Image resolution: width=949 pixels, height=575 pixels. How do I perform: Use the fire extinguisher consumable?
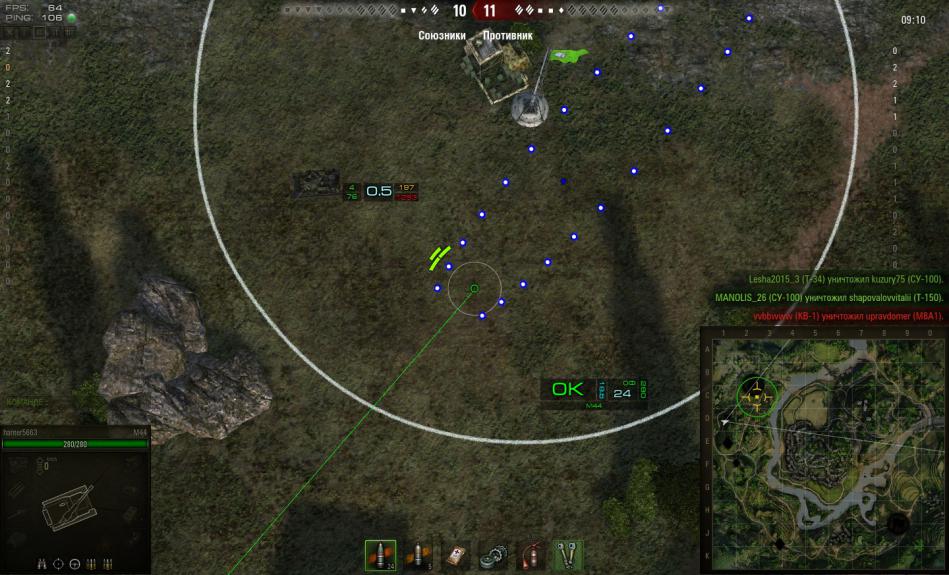(x=531, y=555)
